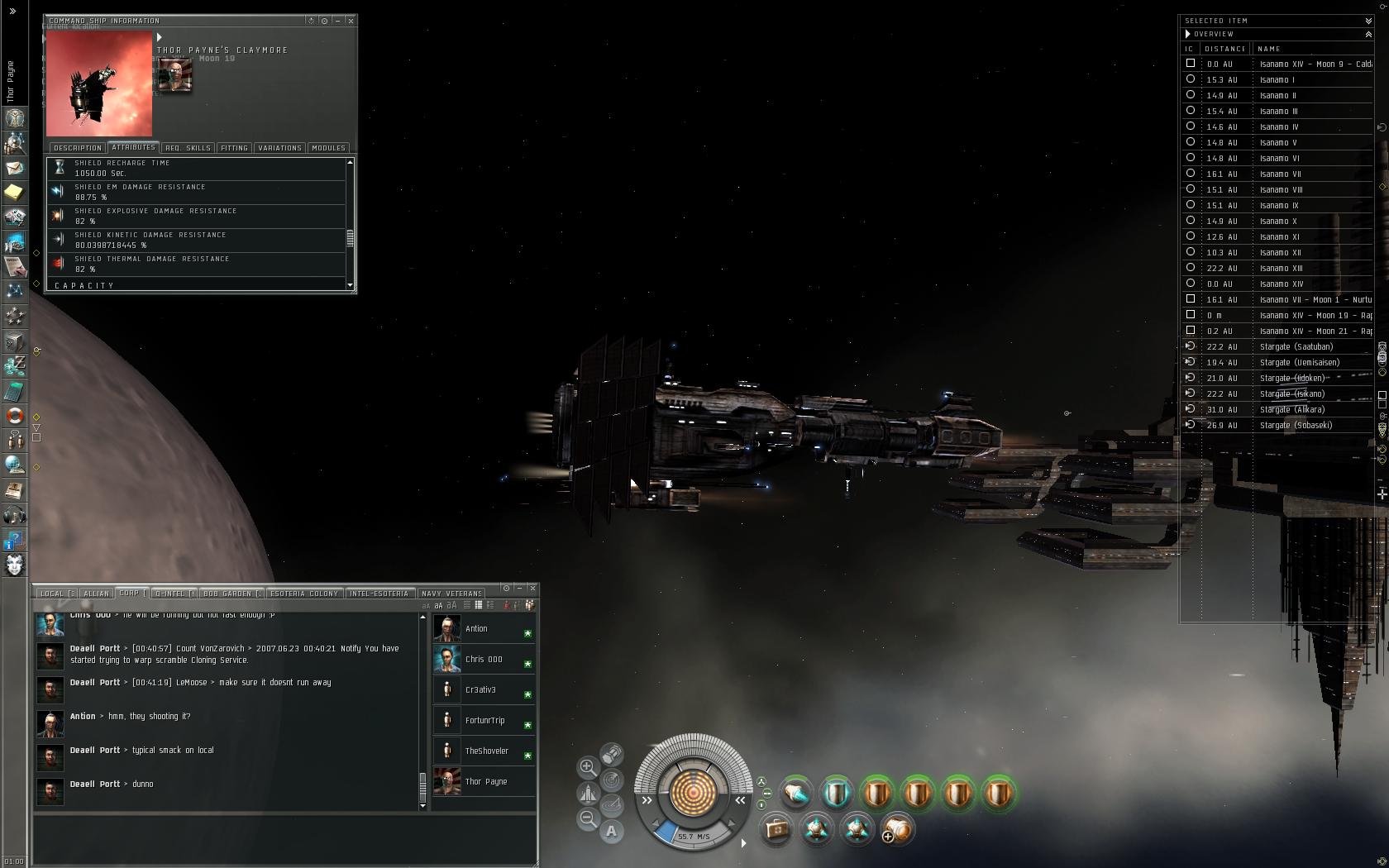Open the Req. Skills tab

pyautogui.click(x=188, y=148)
